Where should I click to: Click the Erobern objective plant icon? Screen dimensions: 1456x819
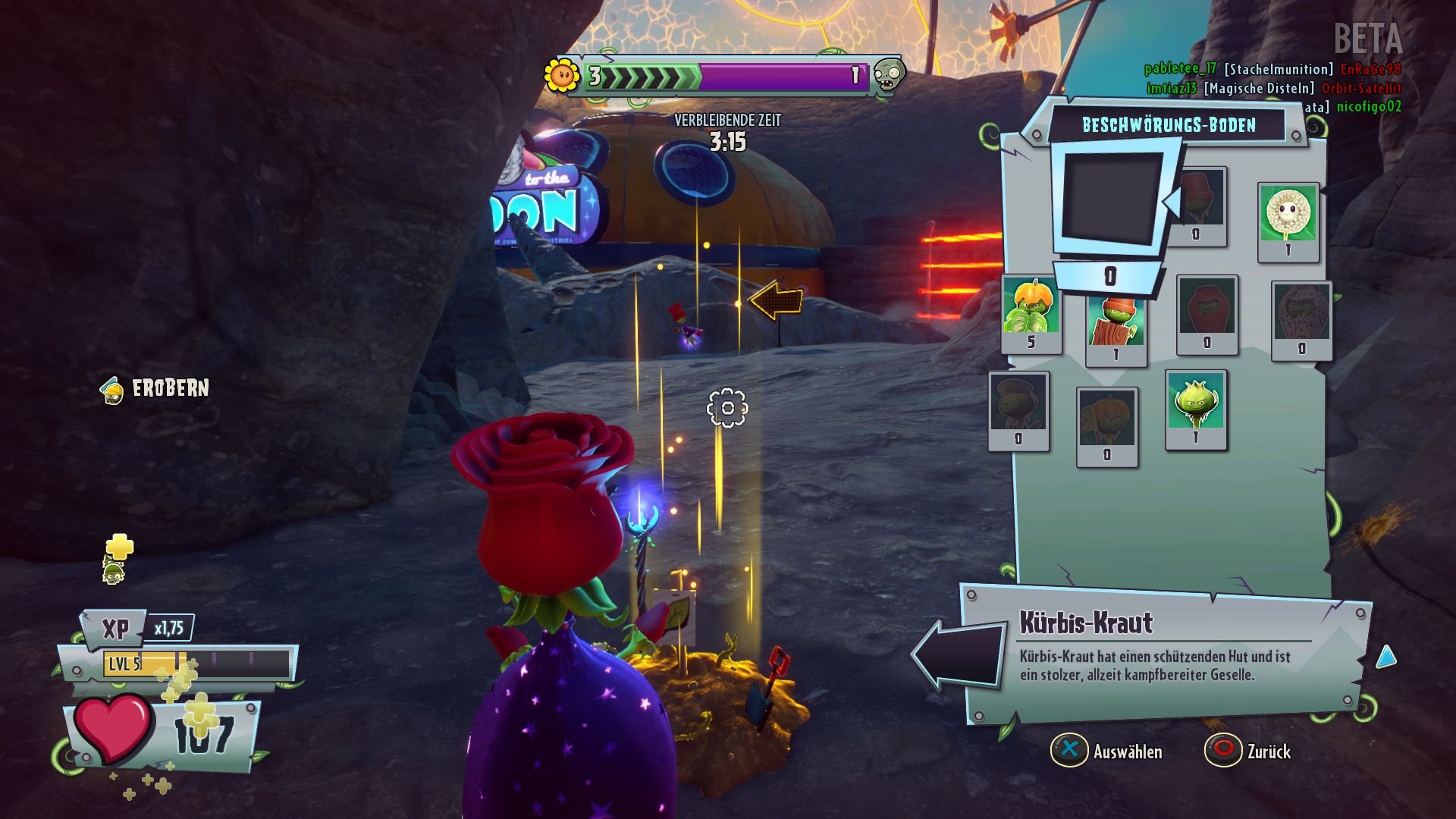[112, 392]
